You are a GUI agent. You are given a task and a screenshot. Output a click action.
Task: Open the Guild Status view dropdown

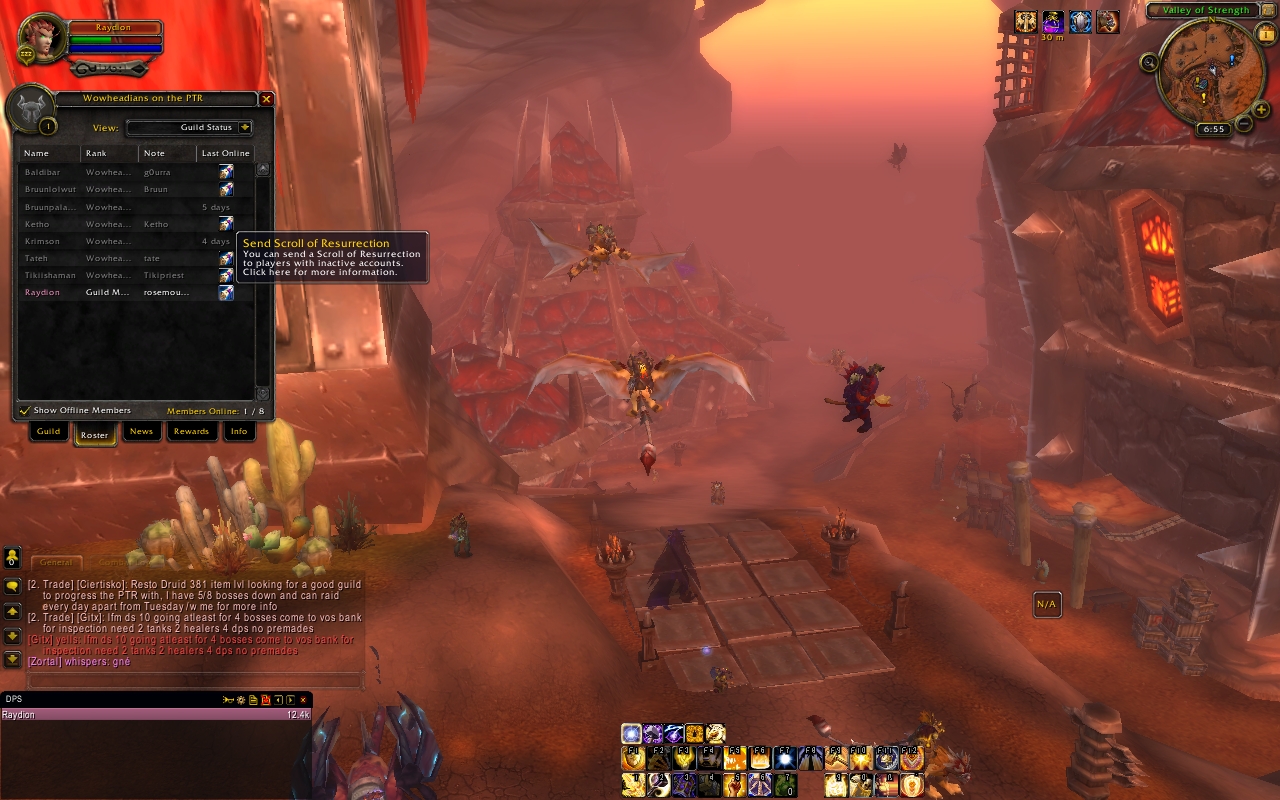click(245, 128)
